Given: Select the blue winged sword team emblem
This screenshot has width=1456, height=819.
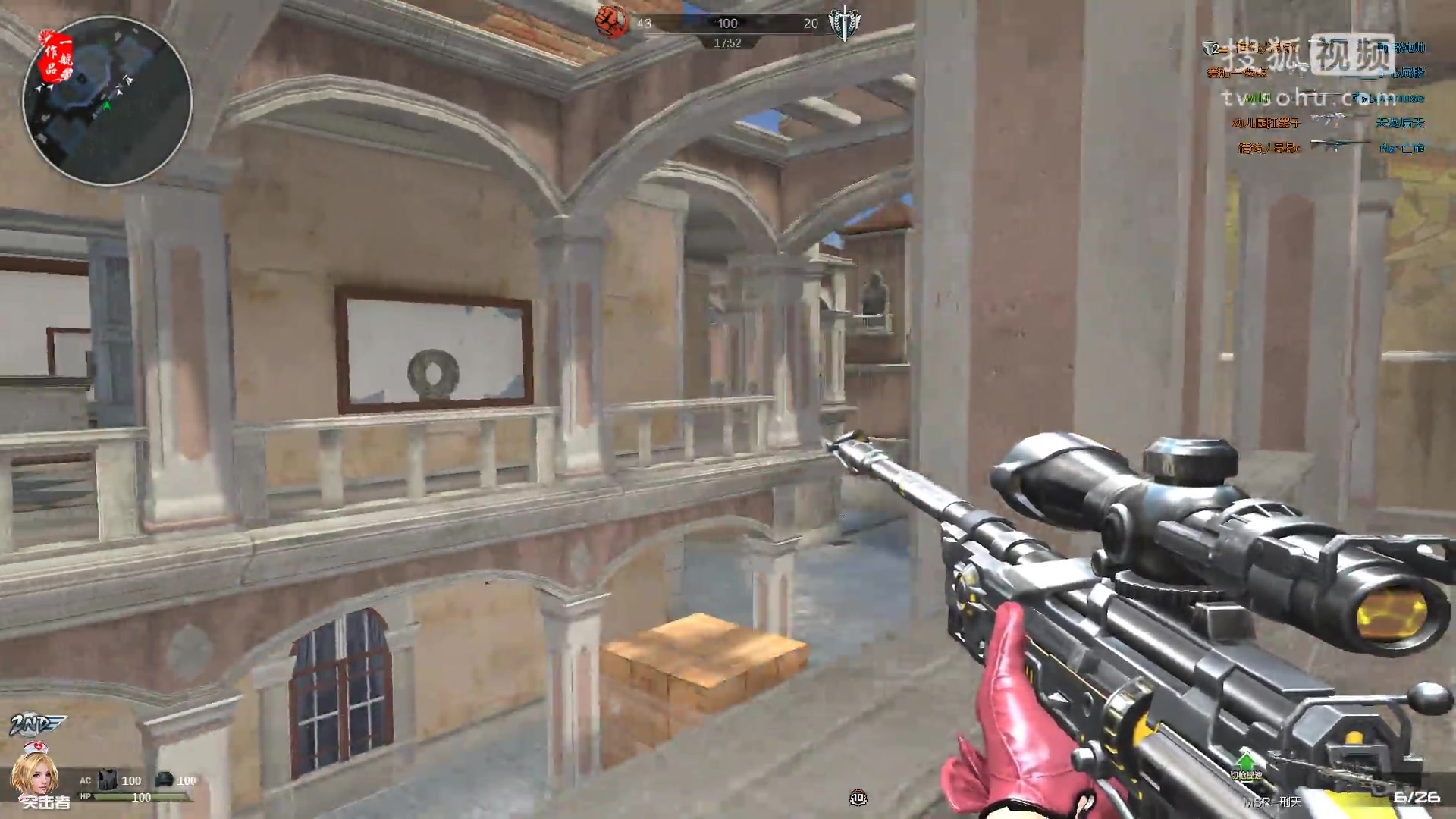Looking at the screenshot, I should [x=843, y=24].
